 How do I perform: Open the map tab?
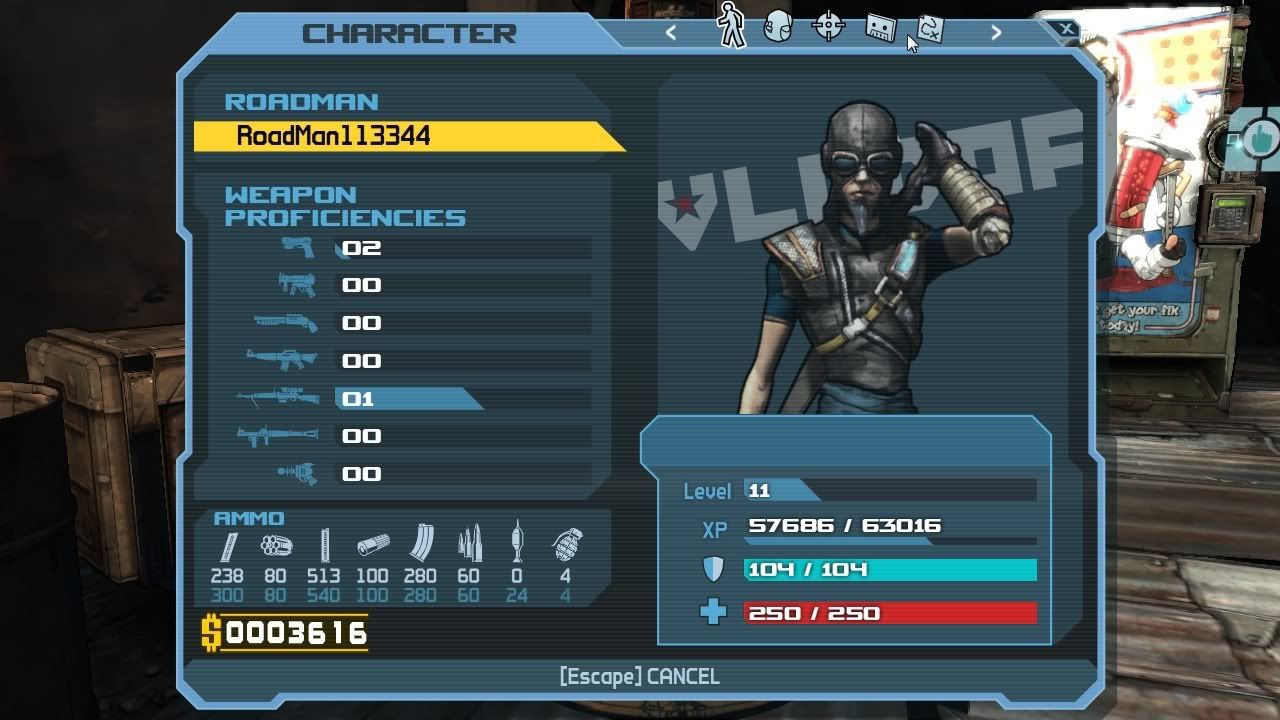click(930, 28)
